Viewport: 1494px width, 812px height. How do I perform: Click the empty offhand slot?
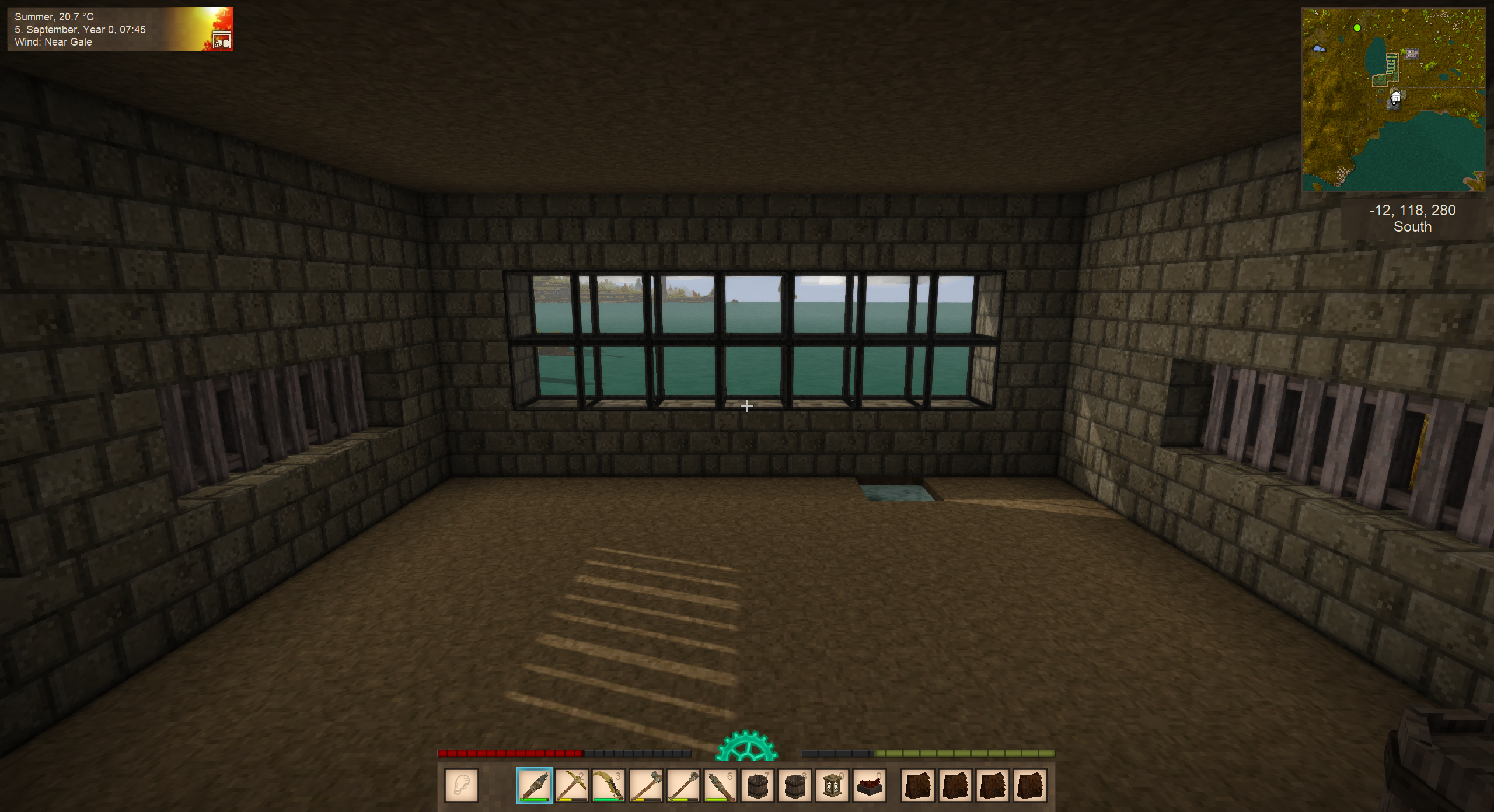462,785
